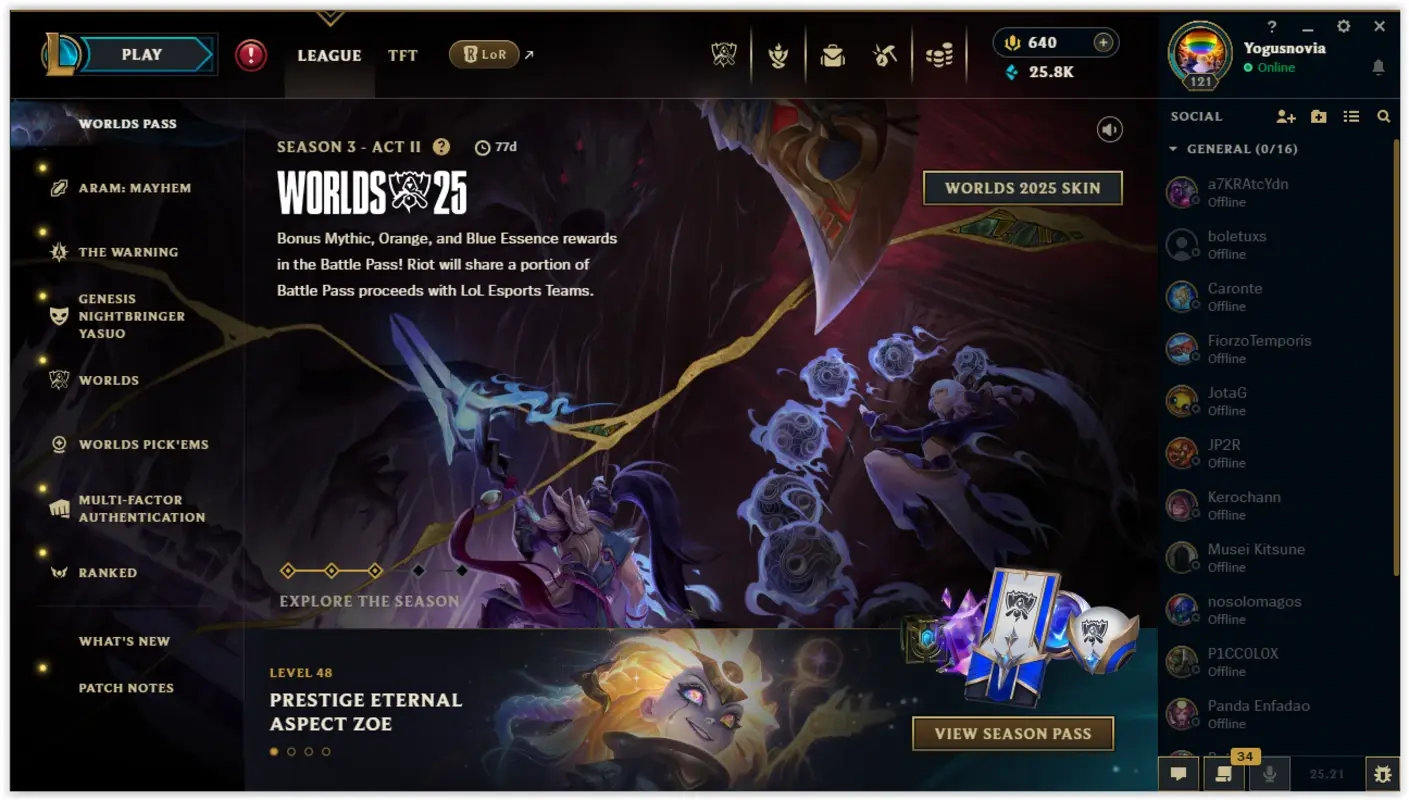The height and width of the screenshot is (800, 1409).
Task: Select the second carousel dot under Prestige Zoe
Action: coord(290,751)
